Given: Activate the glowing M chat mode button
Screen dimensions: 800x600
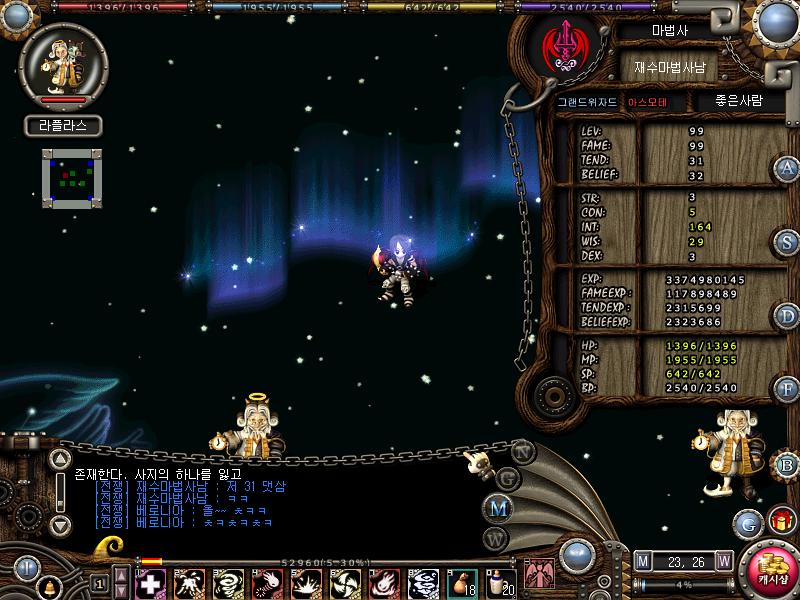Looking at the screenshot, I should pyautogui.click(x=498, y=508).
